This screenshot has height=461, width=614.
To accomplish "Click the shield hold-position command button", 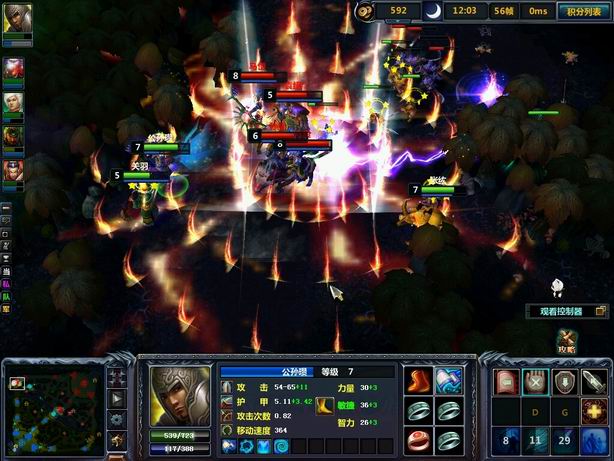I will pyautogui.click(x=566, y=381).
